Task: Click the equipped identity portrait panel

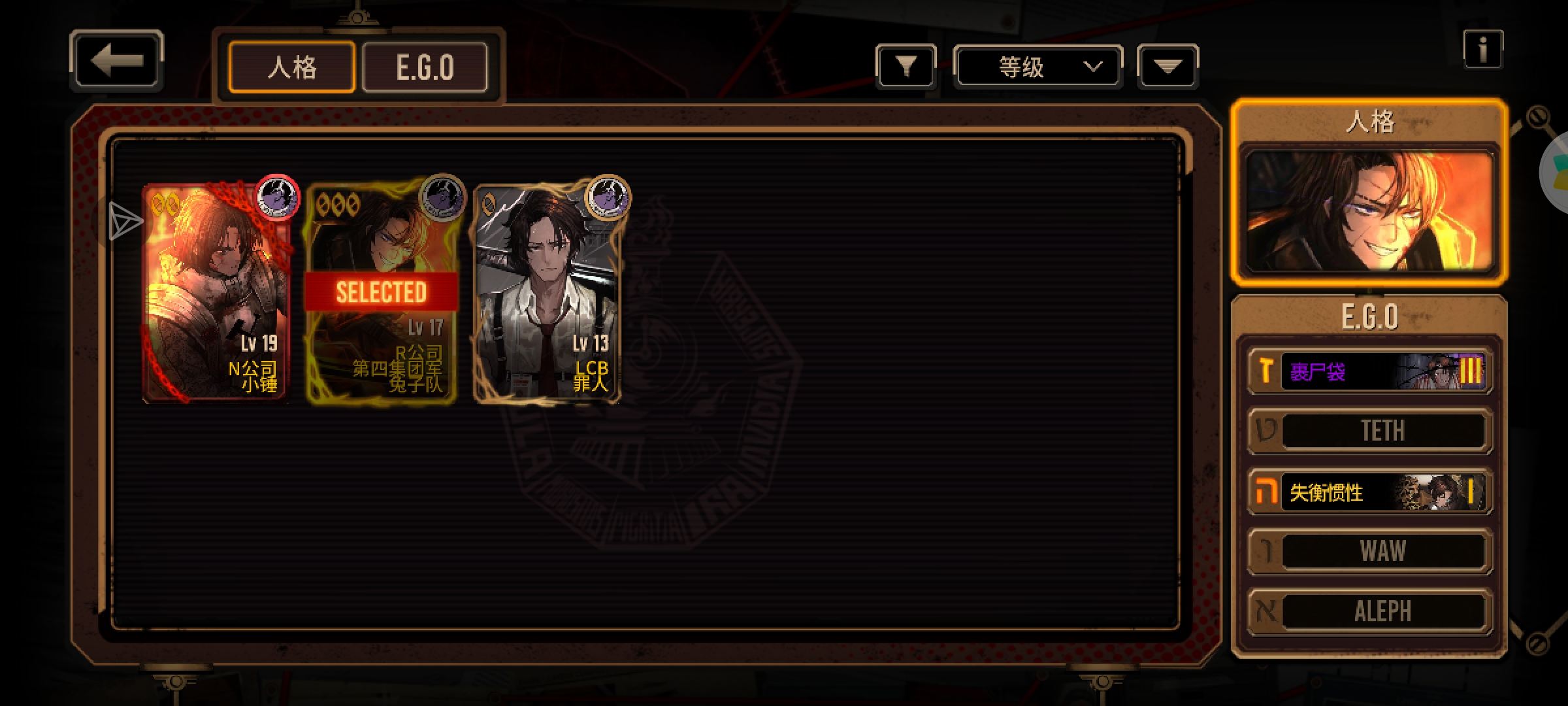Action: click(1369, 209)
